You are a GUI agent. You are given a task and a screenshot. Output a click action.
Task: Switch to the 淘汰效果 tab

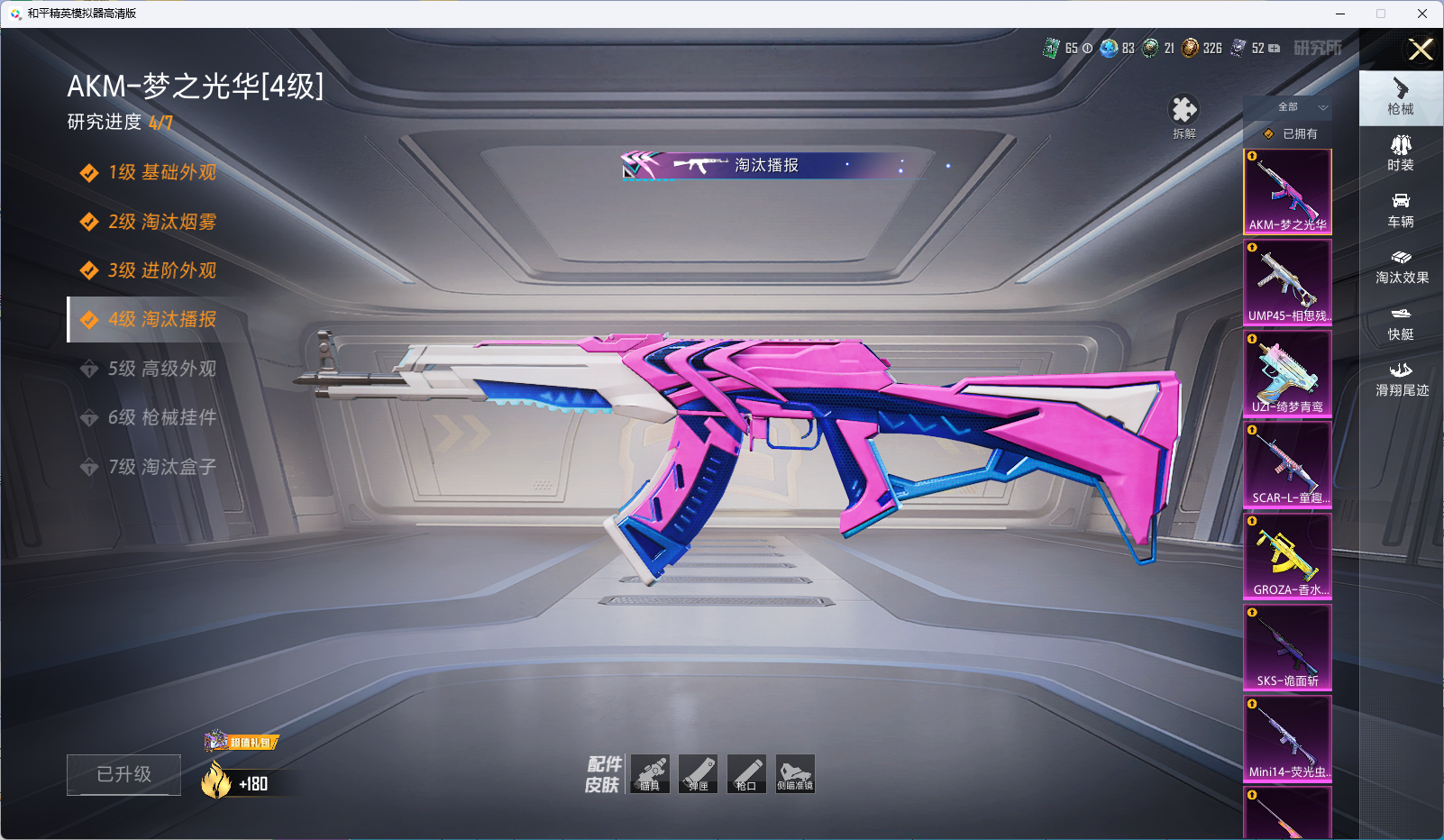[x=1401, y=267]
